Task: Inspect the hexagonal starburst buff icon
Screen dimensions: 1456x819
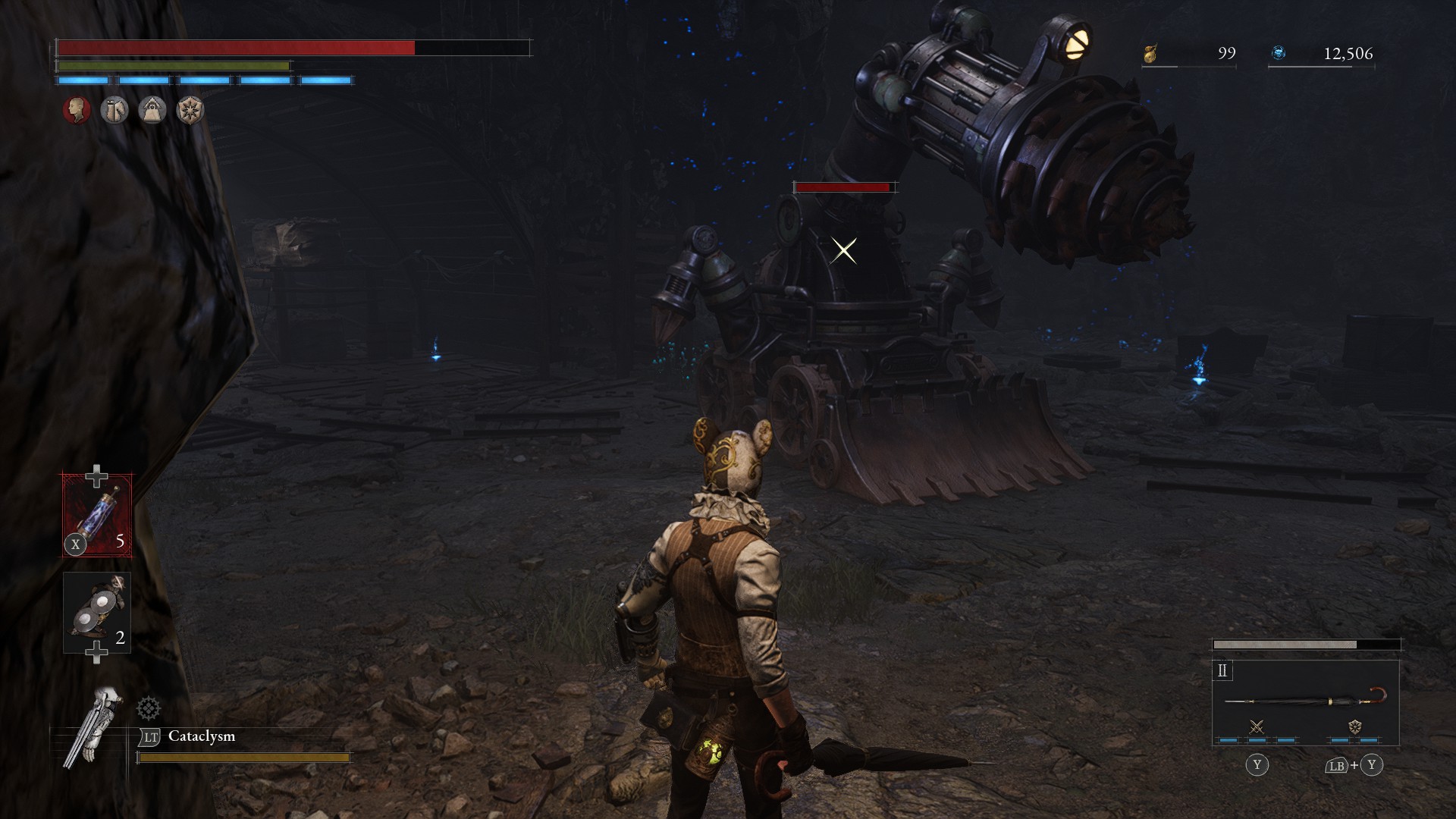Action: [190, 111]
